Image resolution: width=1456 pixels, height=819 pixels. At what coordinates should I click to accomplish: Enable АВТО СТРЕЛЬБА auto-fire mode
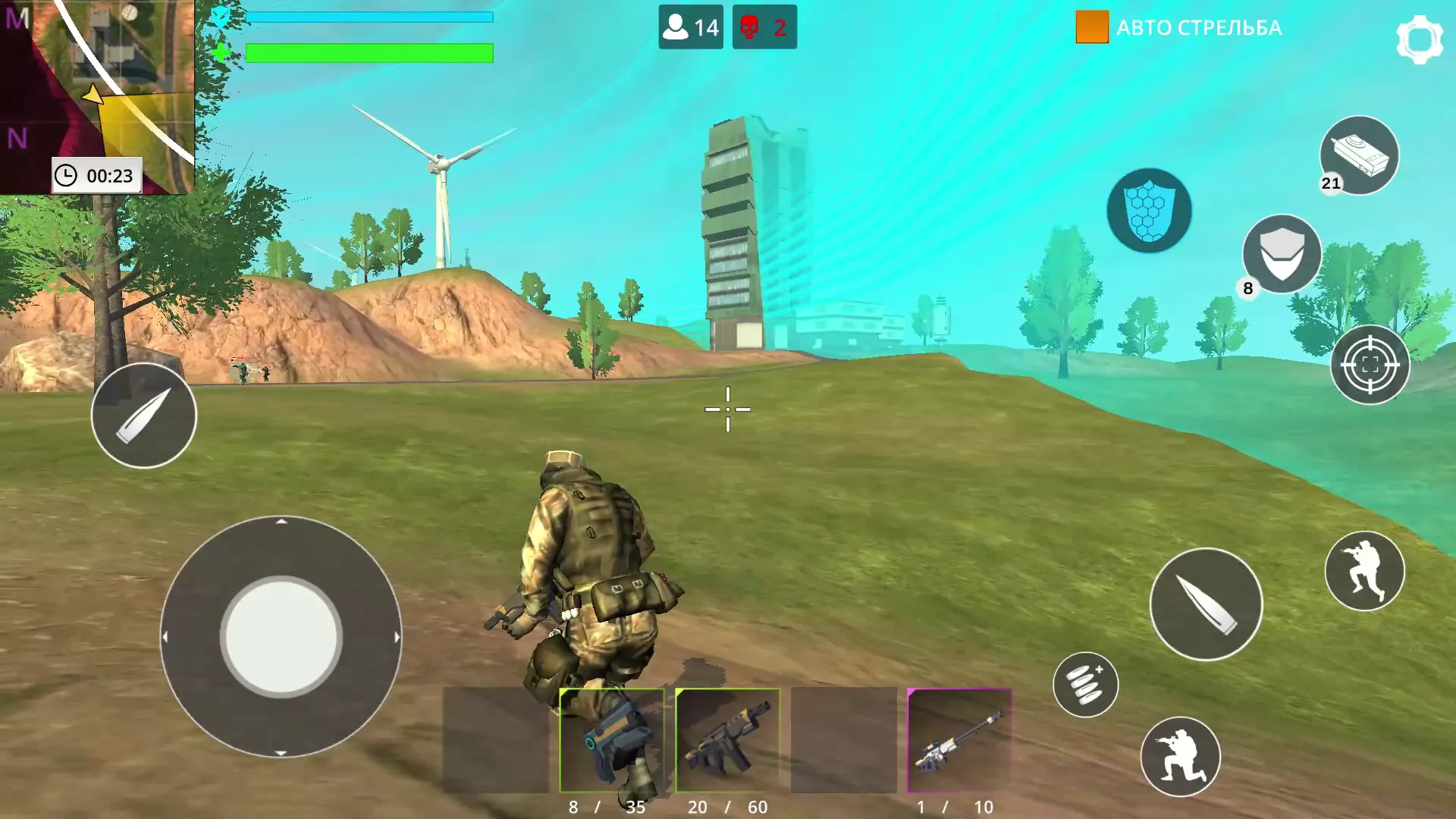(1179, 28)
